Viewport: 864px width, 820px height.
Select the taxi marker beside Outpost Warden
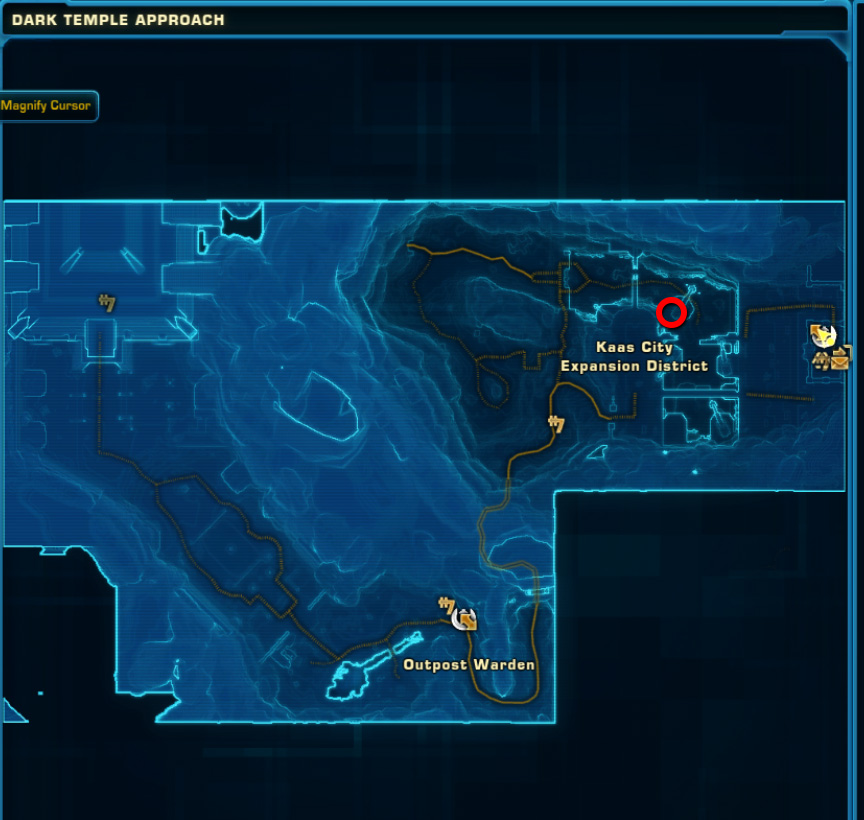coord(446,605)
